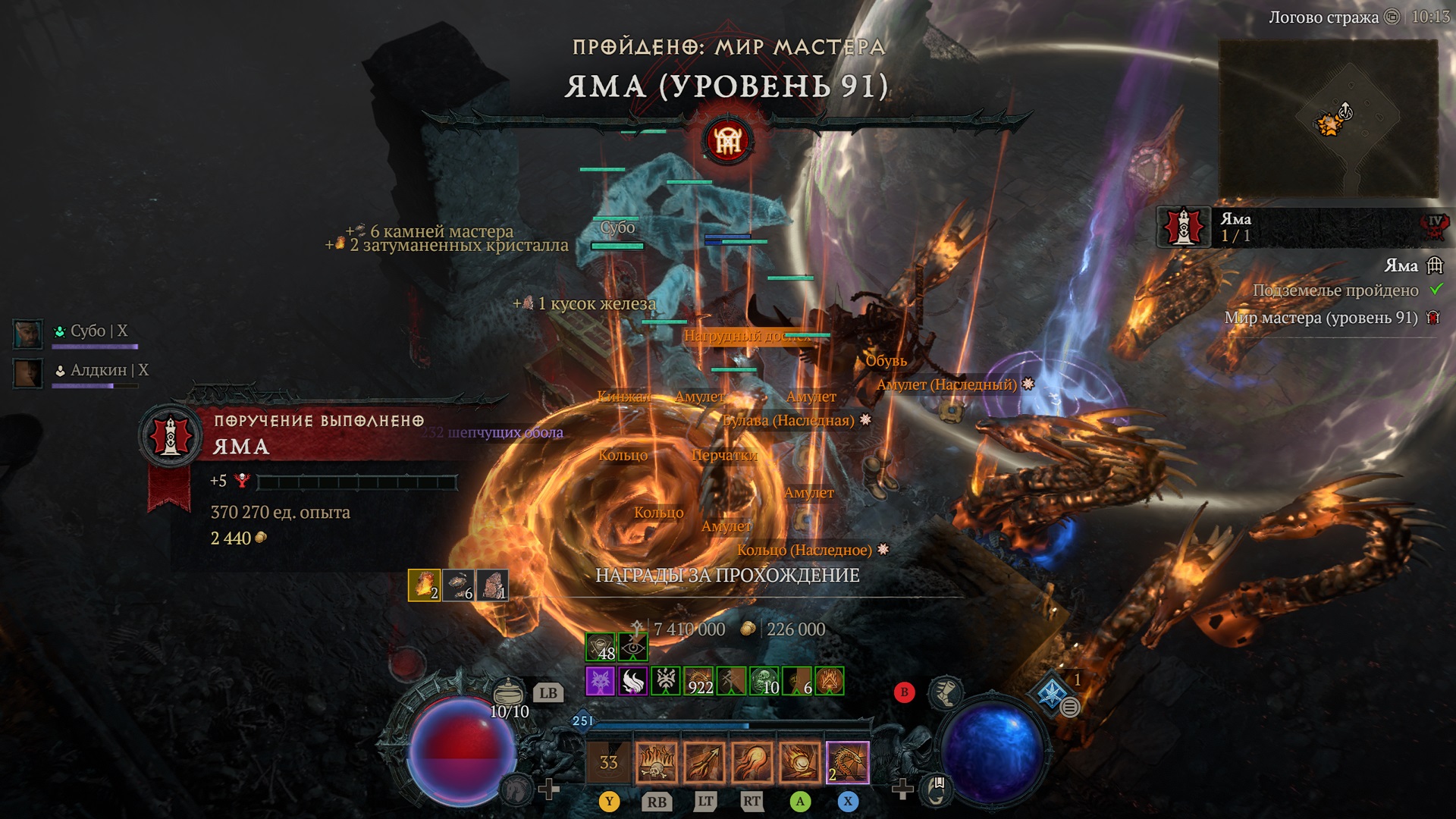Click the purple wolf buff icon
Screen dimensions: 1456x819
pos(600,681)
